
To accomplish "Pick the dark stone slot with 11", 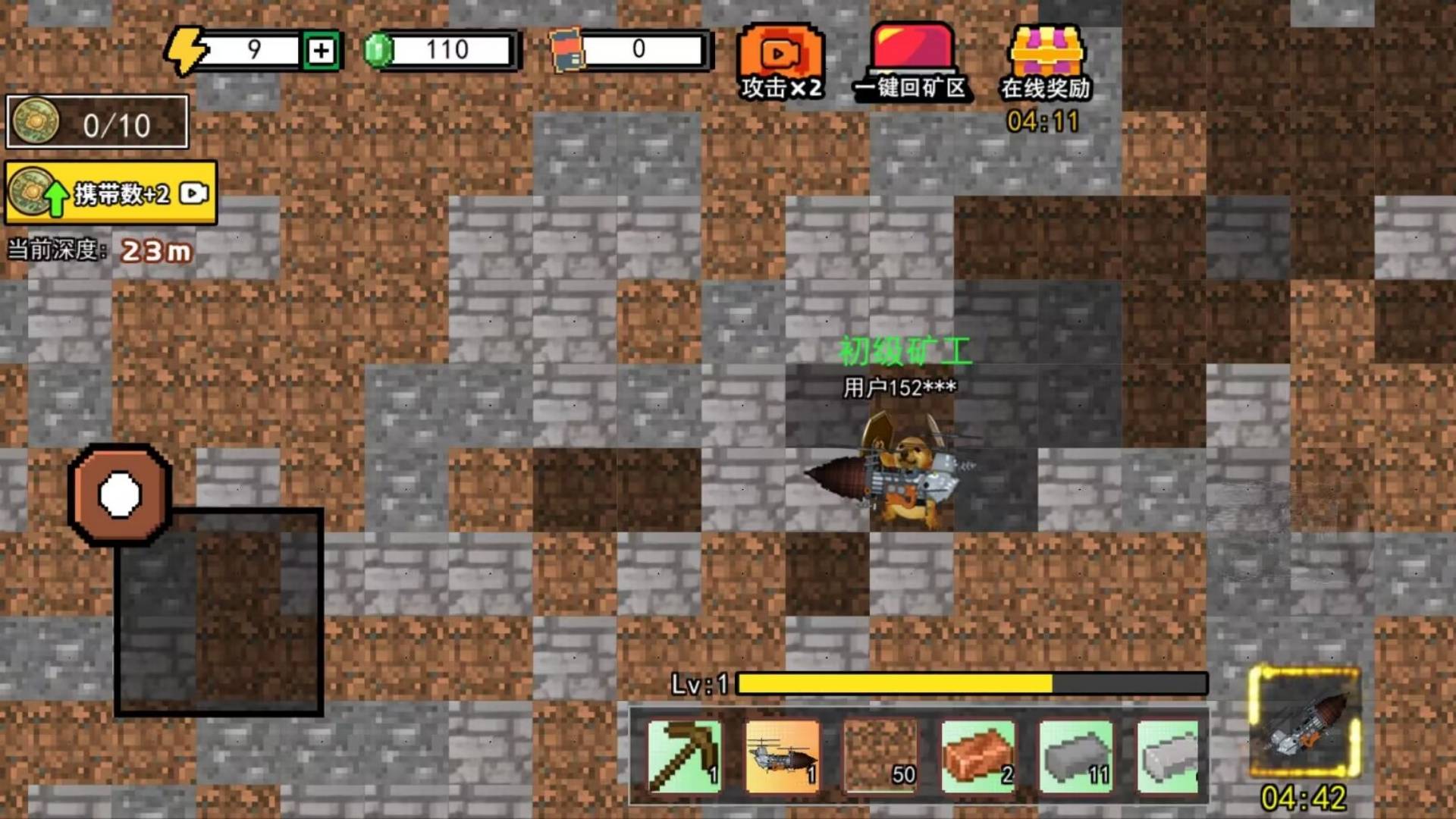I will pos(1075,756).
